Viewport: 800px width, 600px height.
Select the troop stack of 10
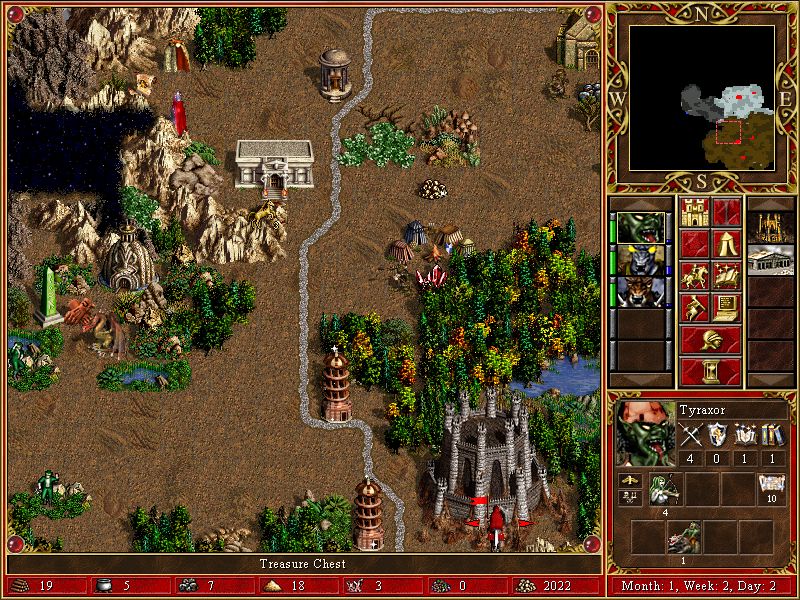(771, 490)
